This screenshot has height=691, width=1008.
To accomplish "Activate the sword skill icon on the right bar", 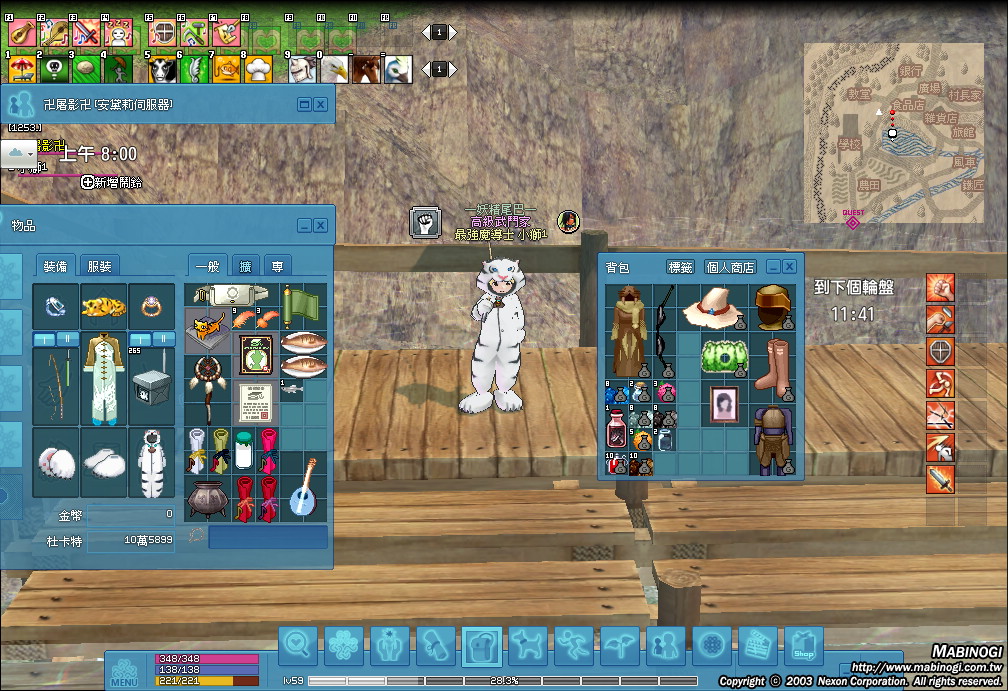I will 940,480.
